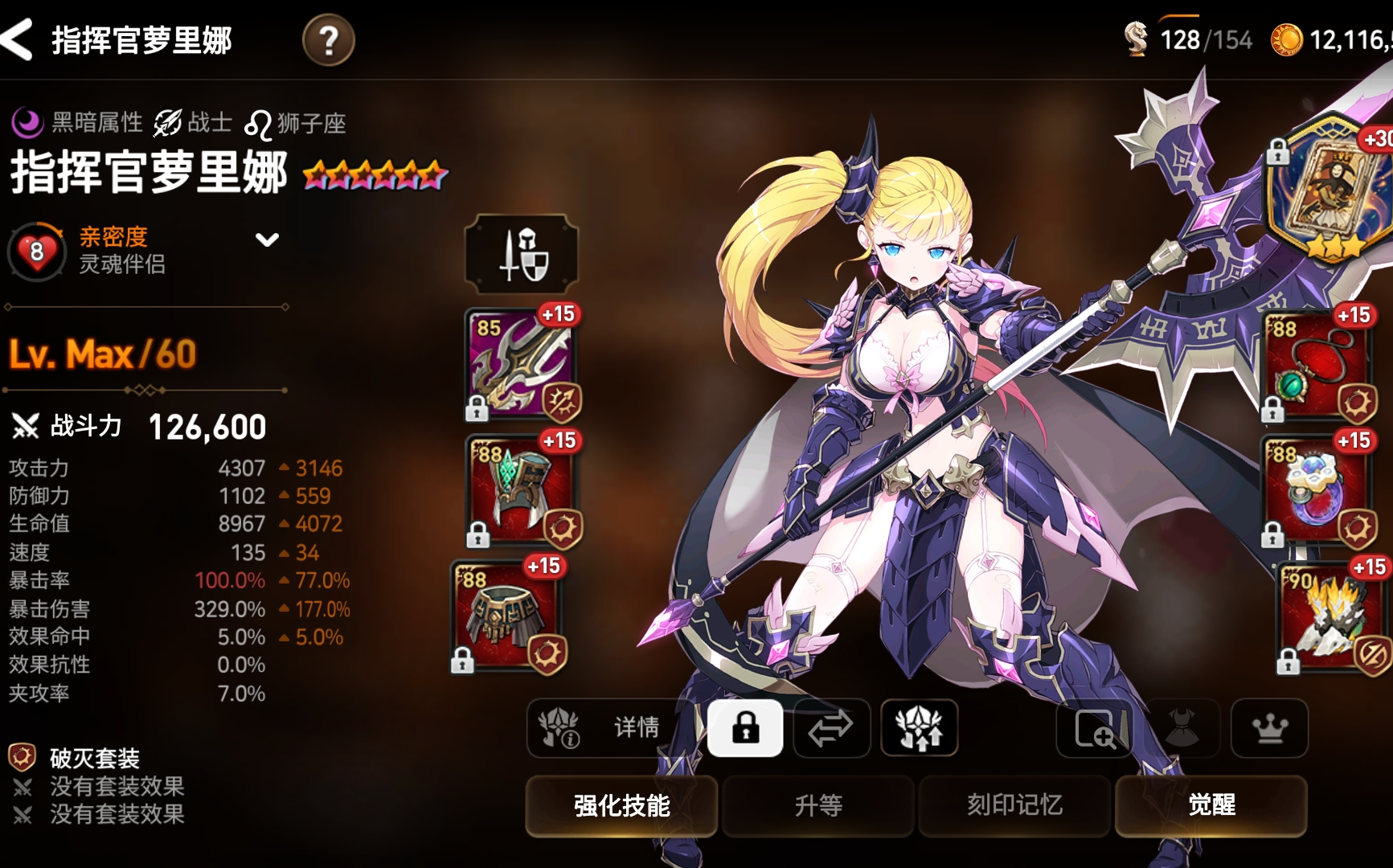Choose 强化技能 skill enhance
Screen dimensions: 1393x868
click(621, 805)
